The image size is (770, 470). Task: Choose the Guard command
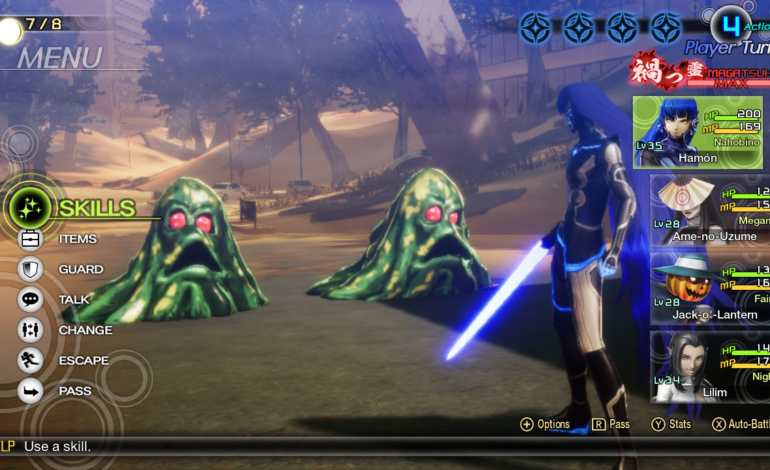[x=79, y=269]
